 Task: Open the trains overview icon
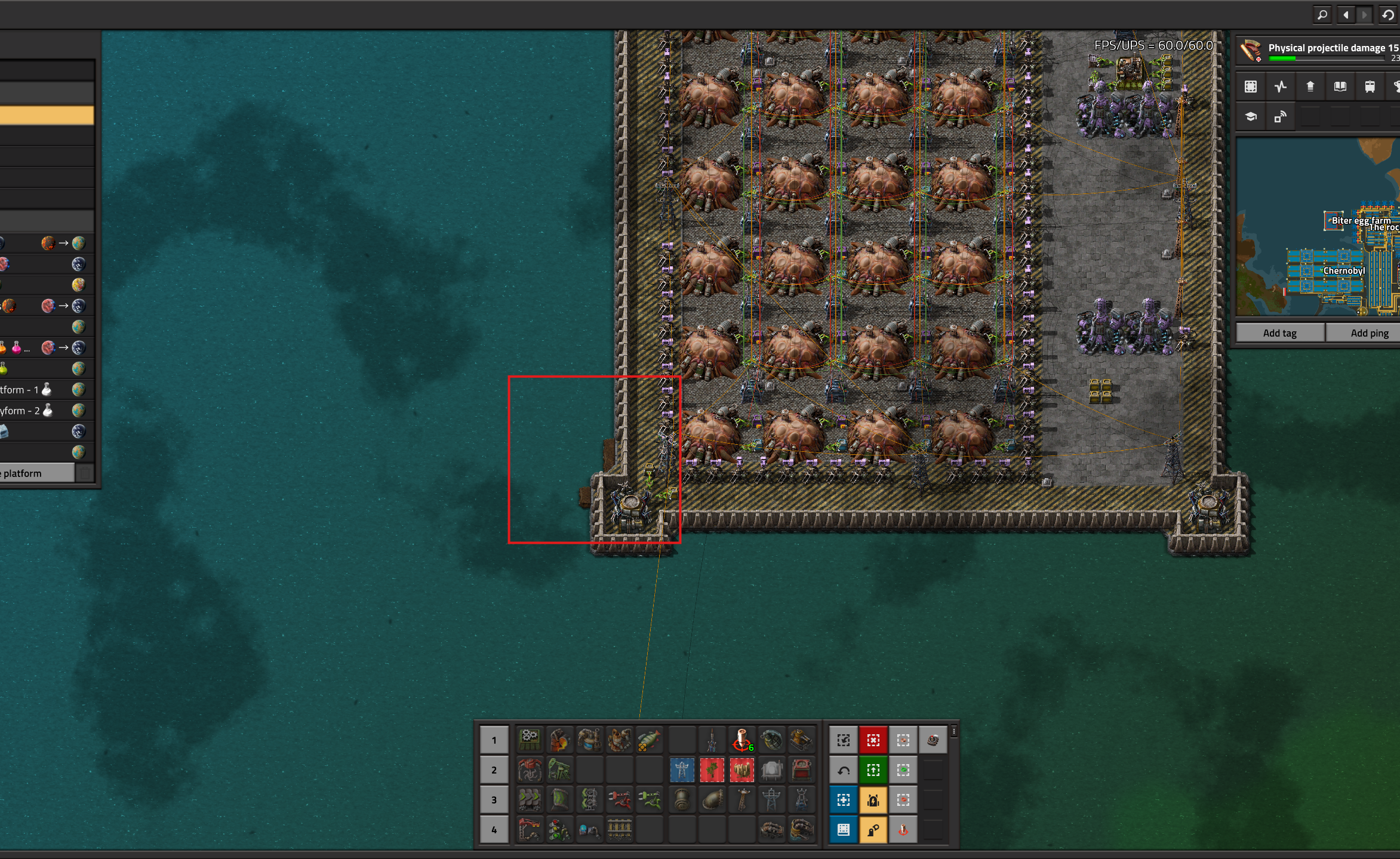[x=1370, y=87]
